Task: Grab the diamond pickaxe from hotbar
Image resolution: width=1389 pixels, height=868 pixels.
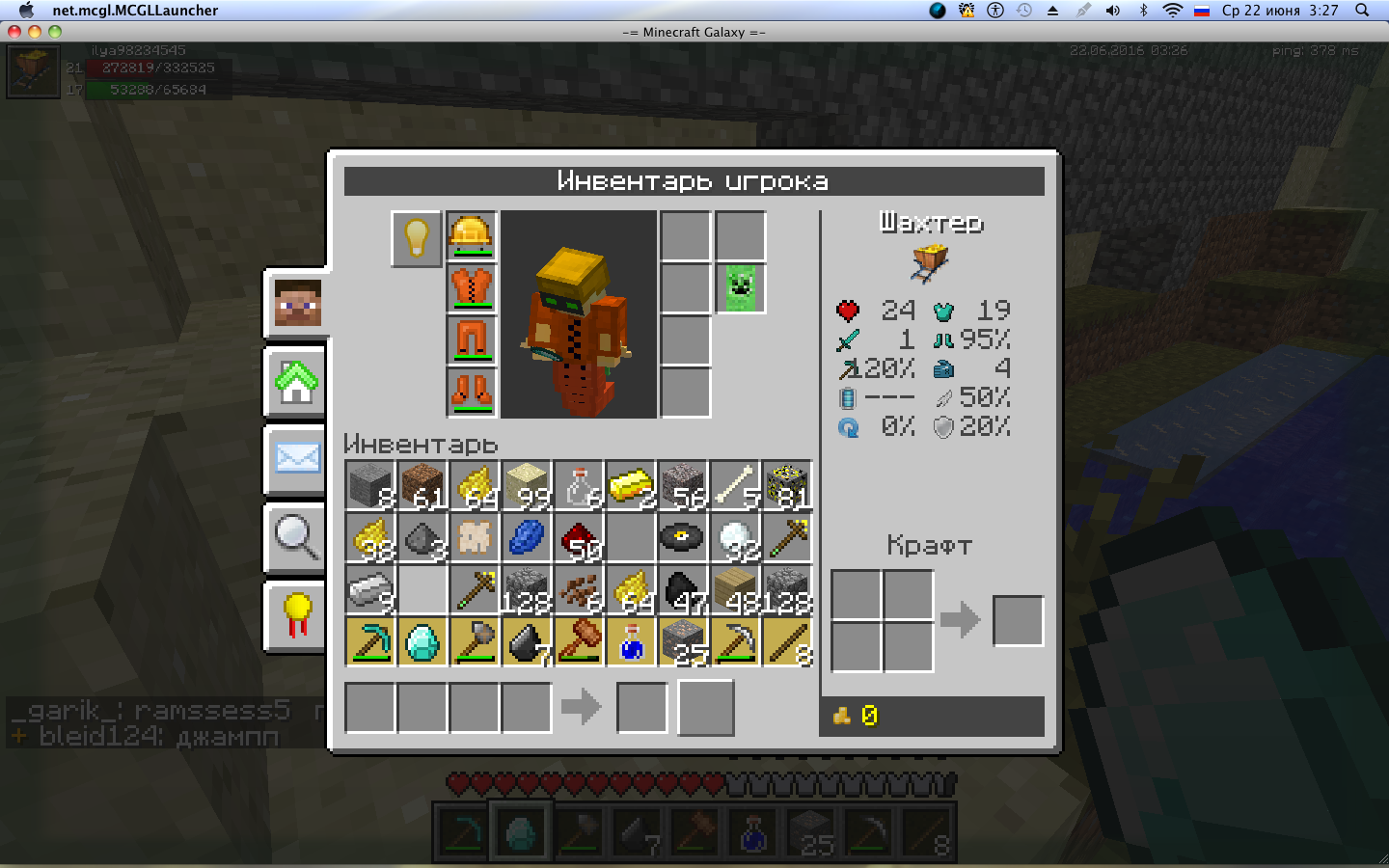Action: (x=370, y=642)
